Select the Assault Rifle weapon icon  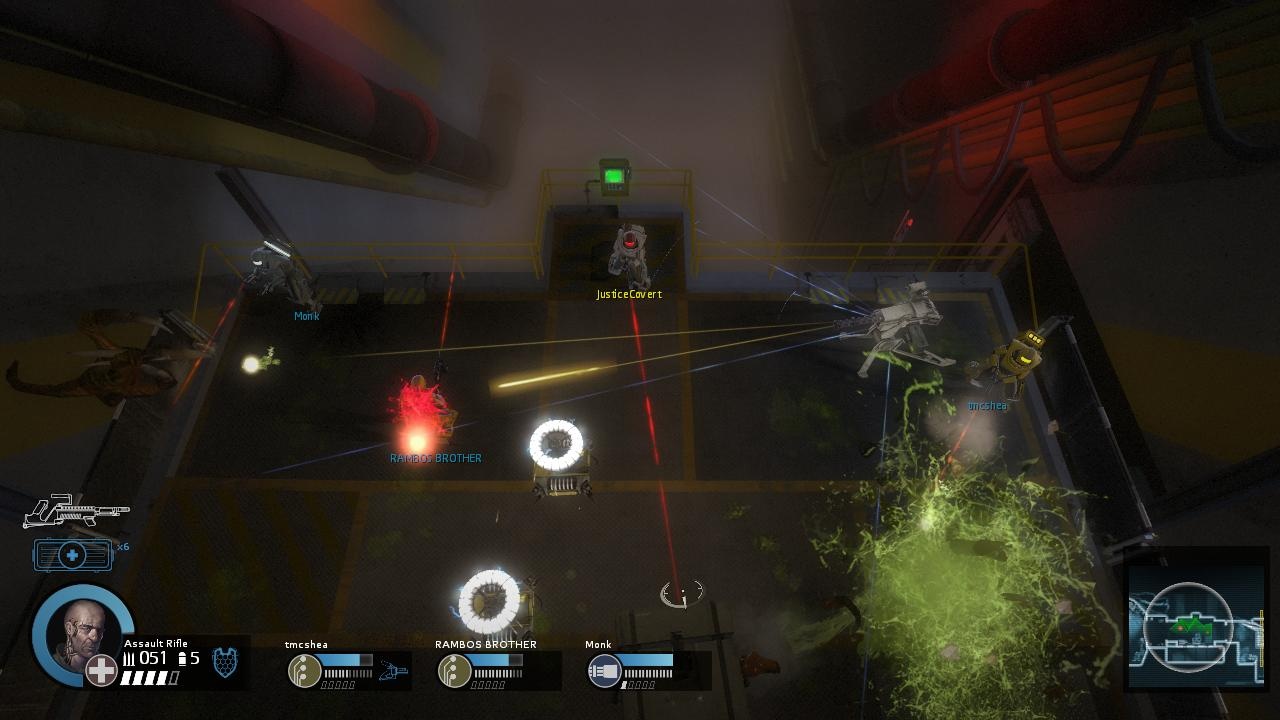(77, 510)
